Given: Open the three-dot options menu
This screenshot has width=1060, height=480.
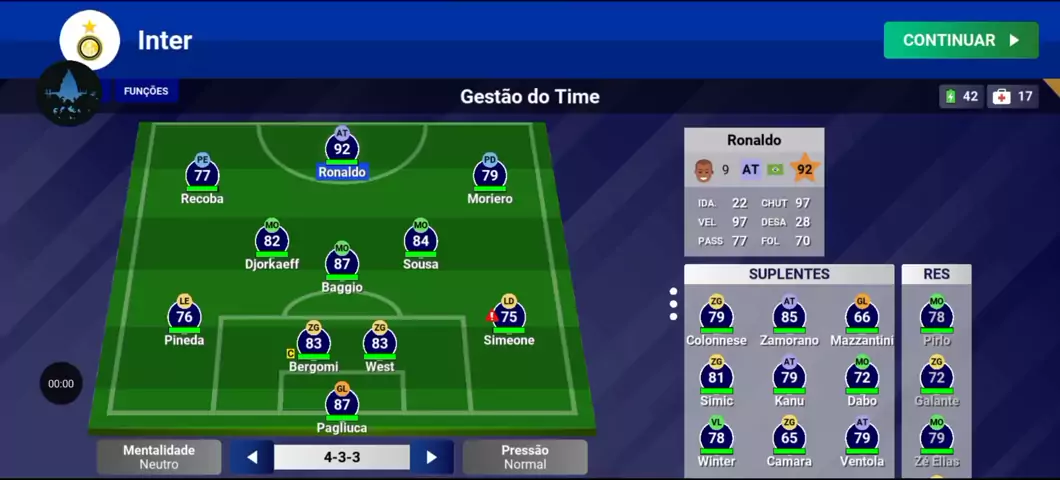Looking at the screenshot, I should point(673,304).
